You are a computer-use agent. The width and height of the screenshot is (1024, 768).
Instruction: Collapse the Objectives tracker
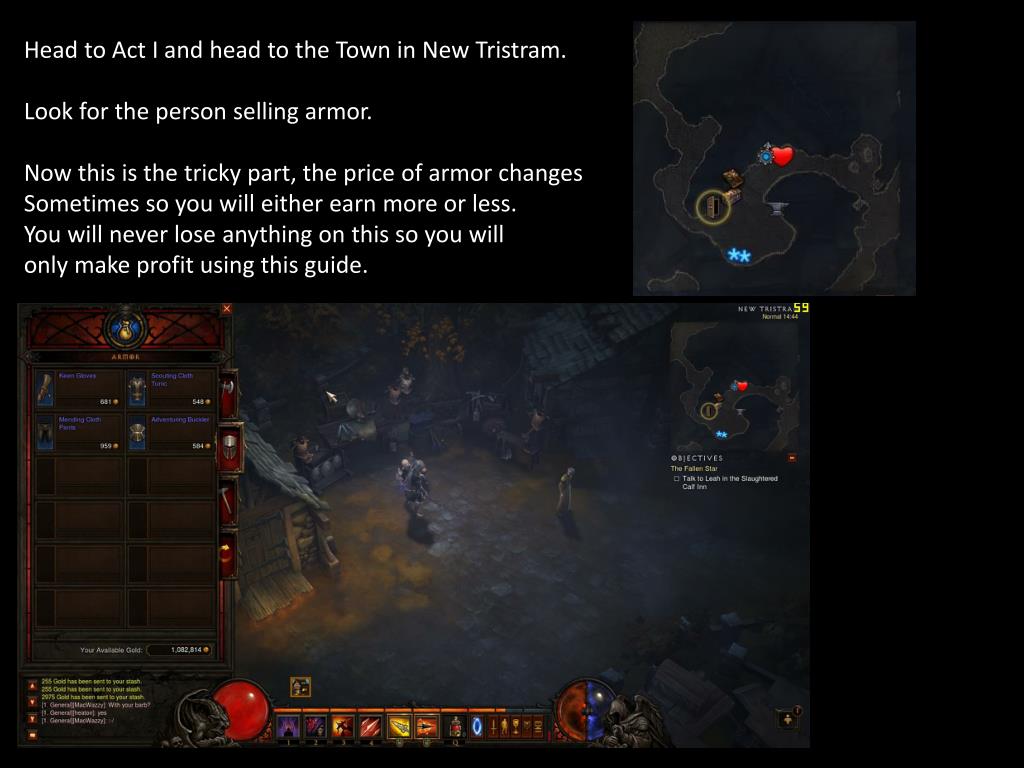792,458
